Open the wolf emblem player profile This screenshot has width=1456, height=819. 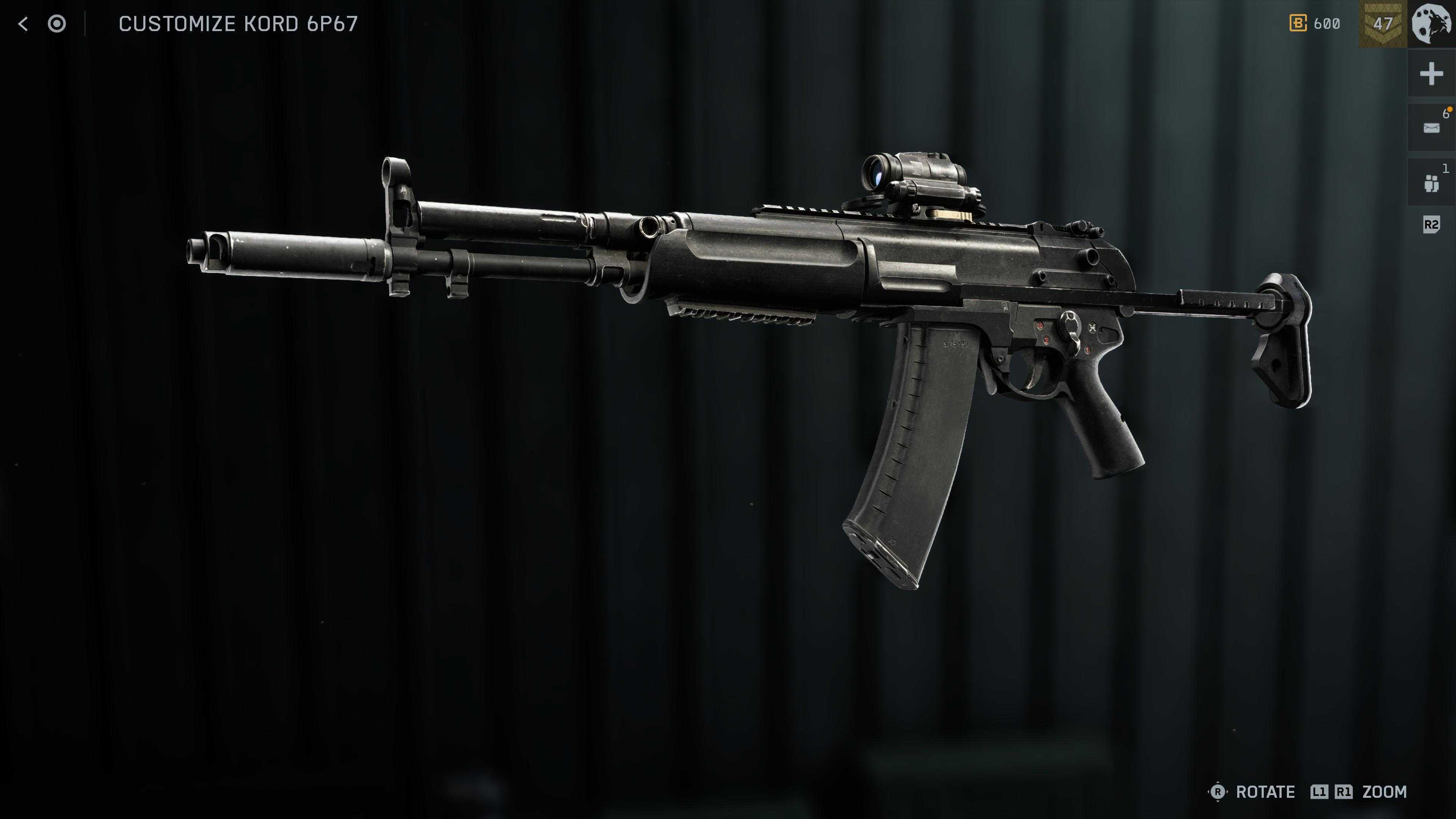click(x=1431, y=24)
